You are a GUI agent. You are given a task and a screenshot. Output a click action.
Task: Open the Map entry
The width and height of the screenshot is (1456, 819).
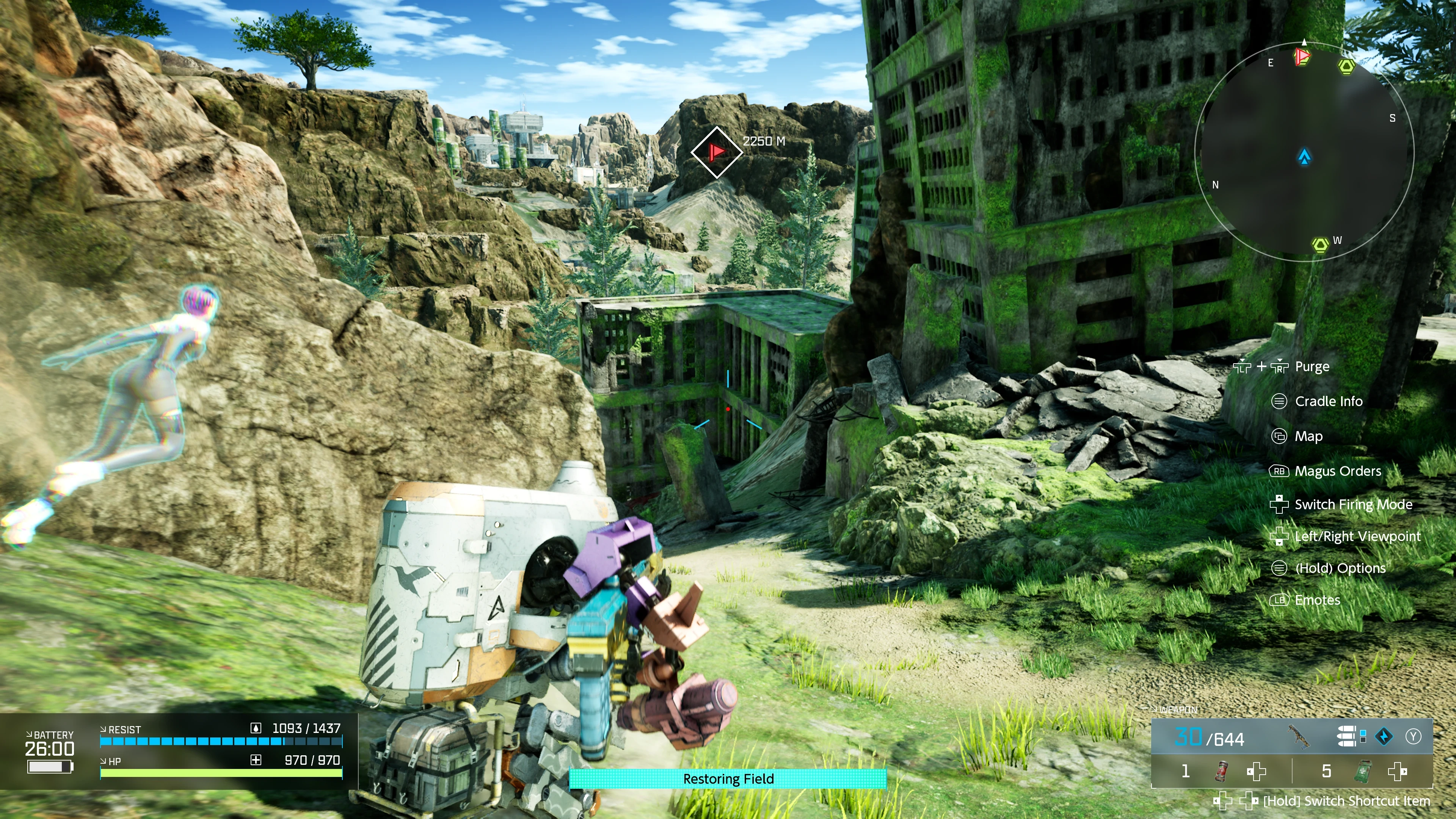(1309, 436)
